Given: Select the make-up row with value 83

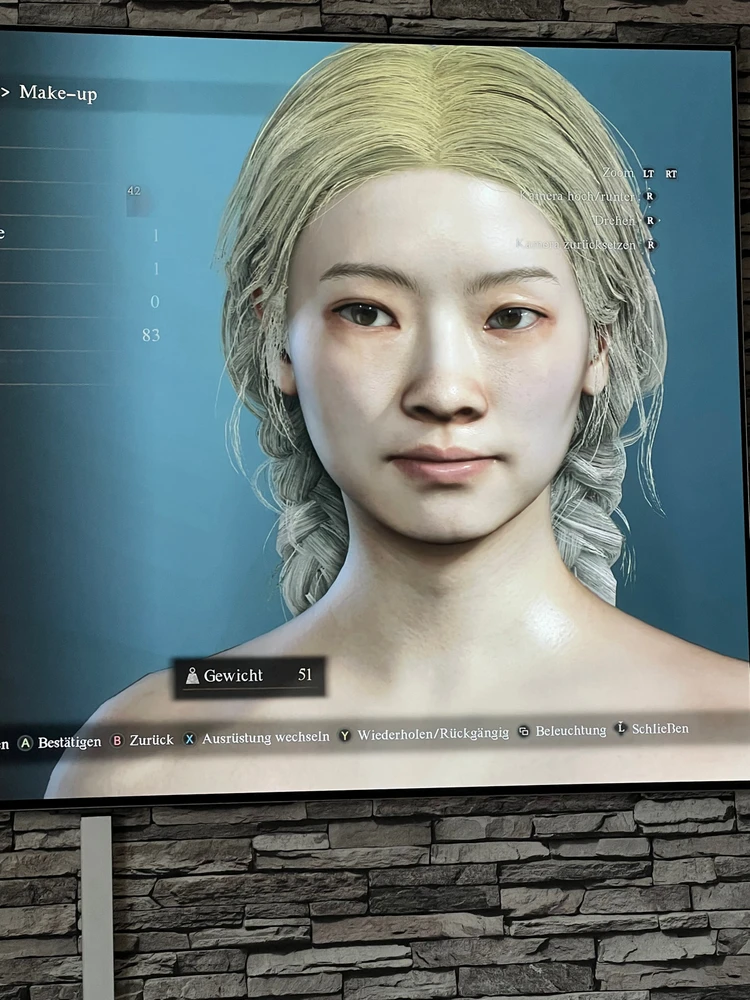Looking at the screenshot, I should pyautogui.click(x=80, y=335).
